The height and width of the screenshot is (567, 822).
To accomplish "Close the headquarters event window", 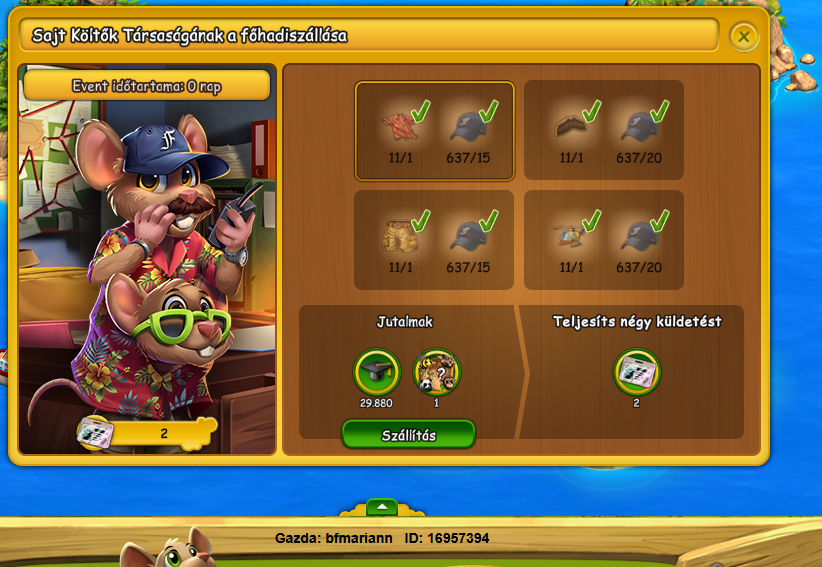I will click(x=743, y=37).
